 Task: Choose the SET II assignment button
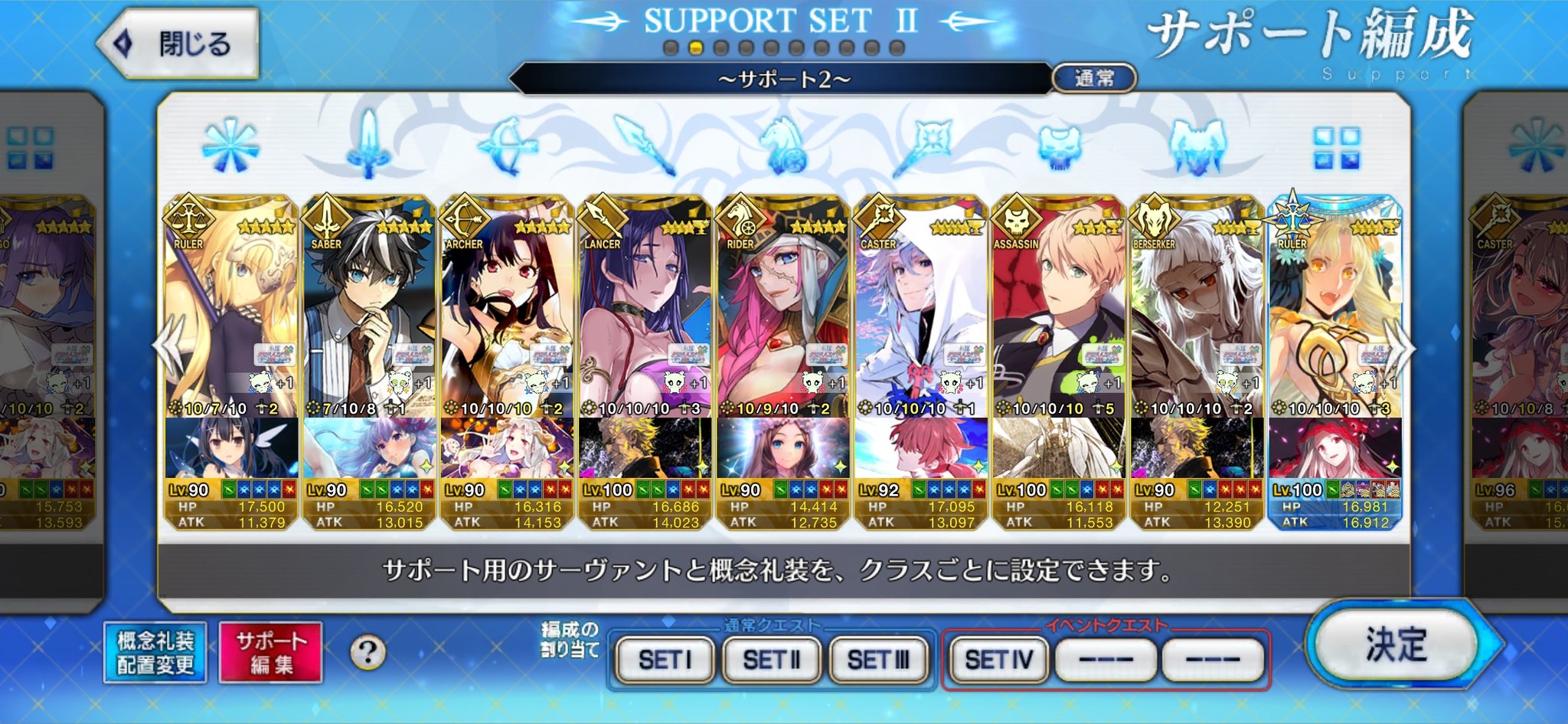pos(771,659)
